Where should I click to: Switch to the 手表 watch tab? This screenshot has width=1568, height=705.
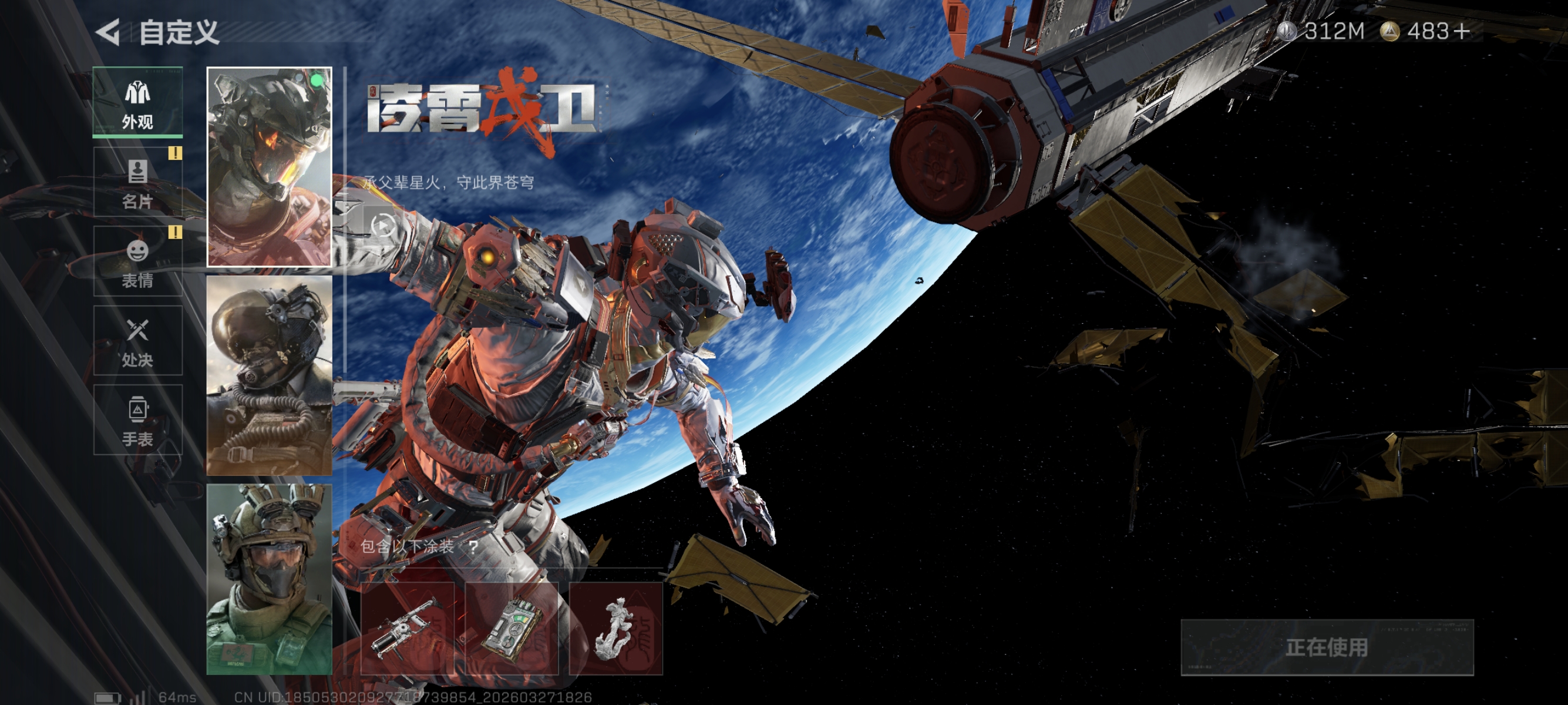point(137,419)
